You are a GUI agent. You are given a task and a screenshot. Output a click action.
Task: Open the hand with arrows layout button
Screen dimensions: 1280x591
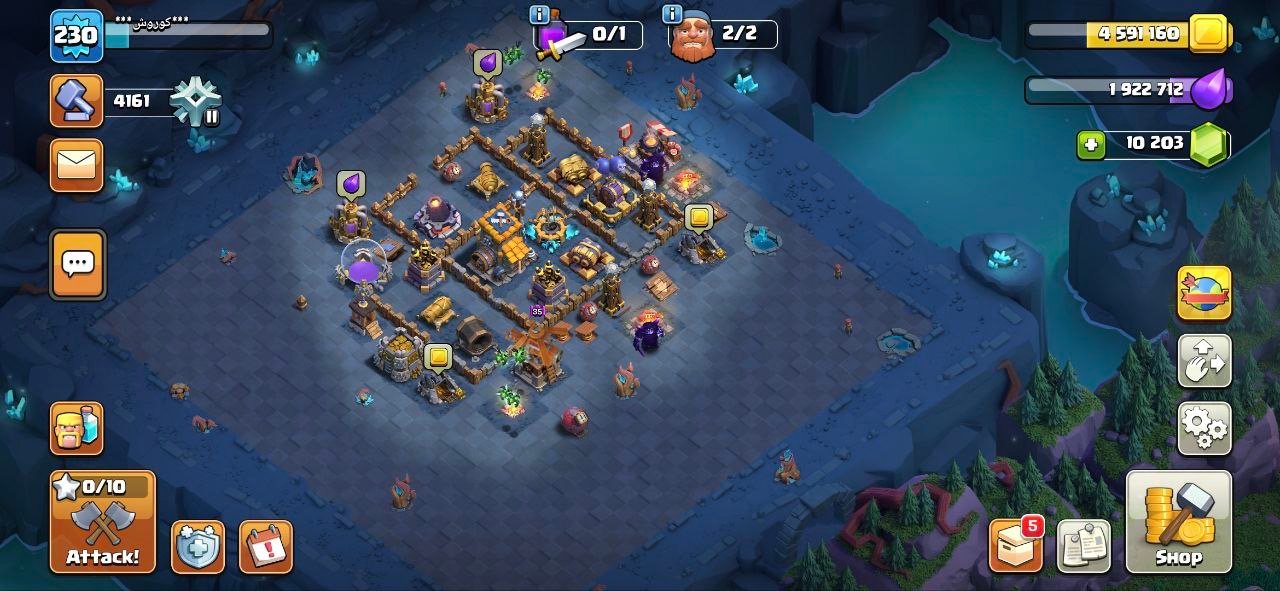[1204, 361]
